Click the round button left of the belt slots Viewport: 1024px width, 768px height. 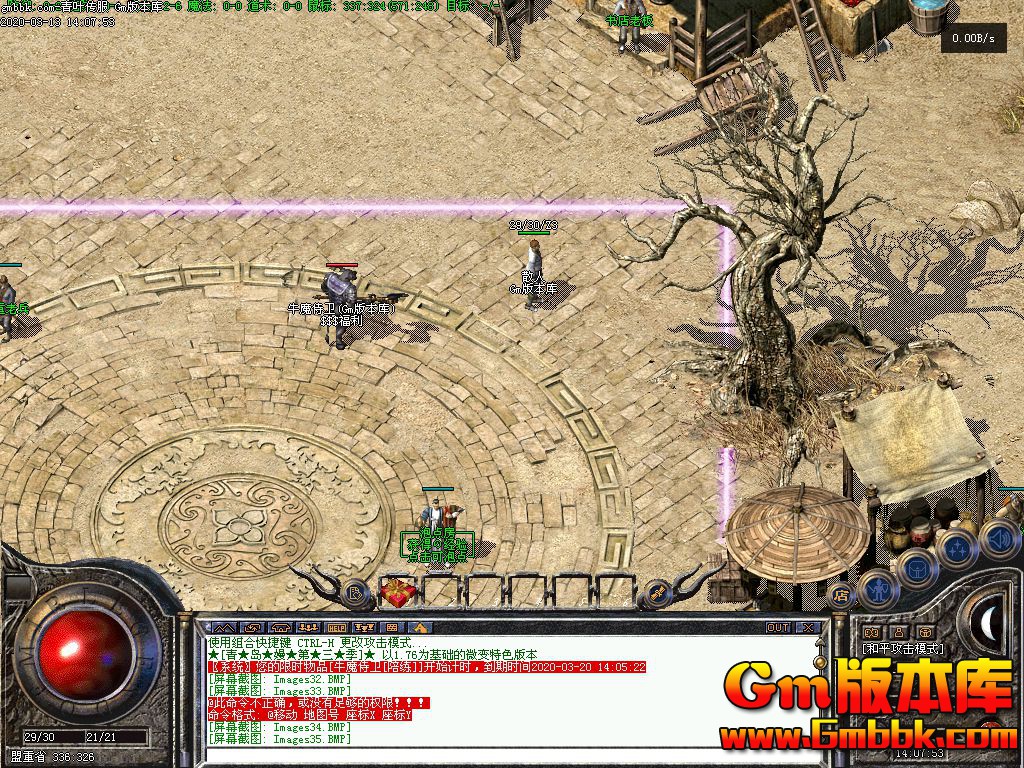356,594
